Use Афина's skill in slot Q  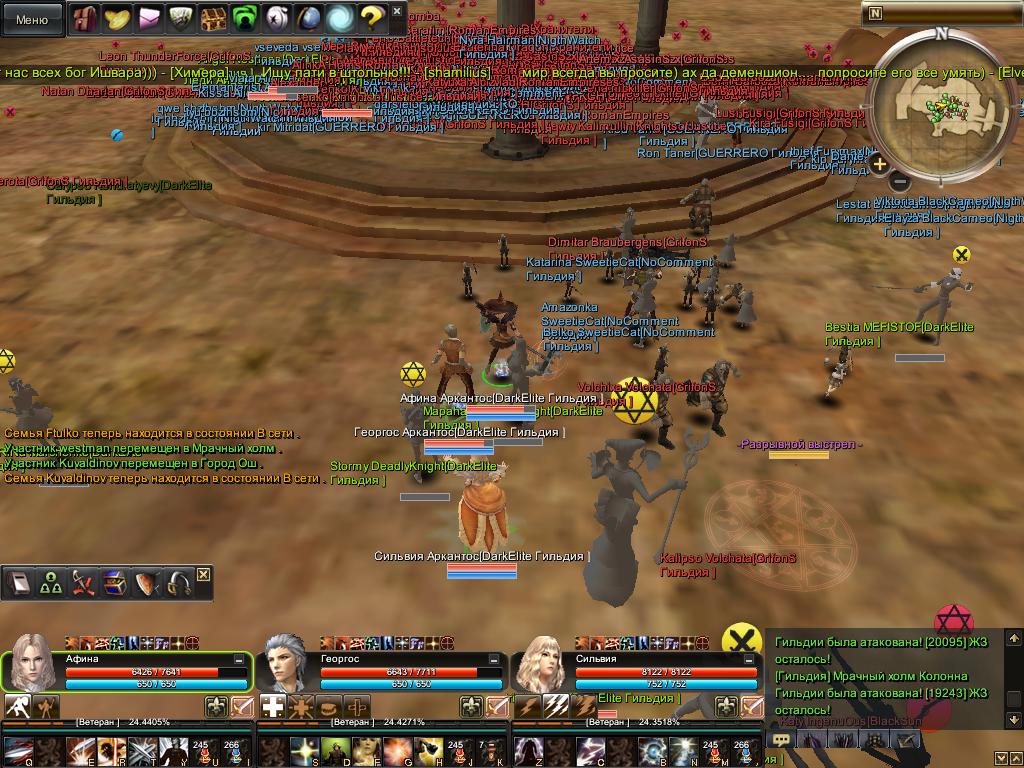coord(20,750)
